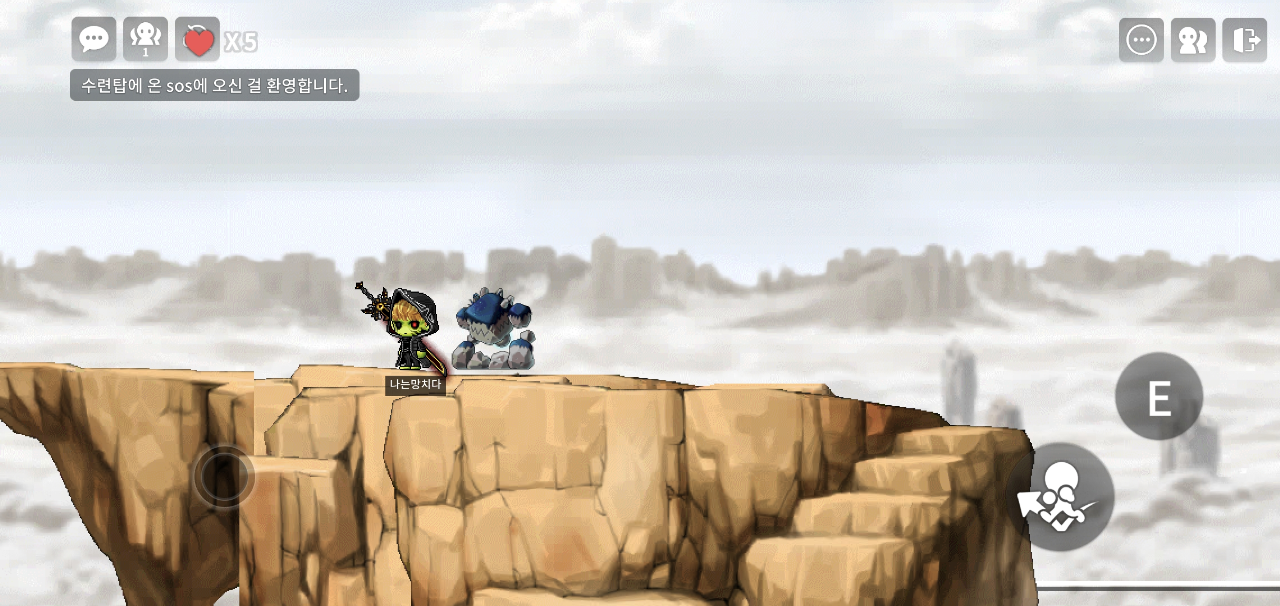The image size is (1280, 606).
Task: Open the chat speech bubble
Action: pos(94,39)
